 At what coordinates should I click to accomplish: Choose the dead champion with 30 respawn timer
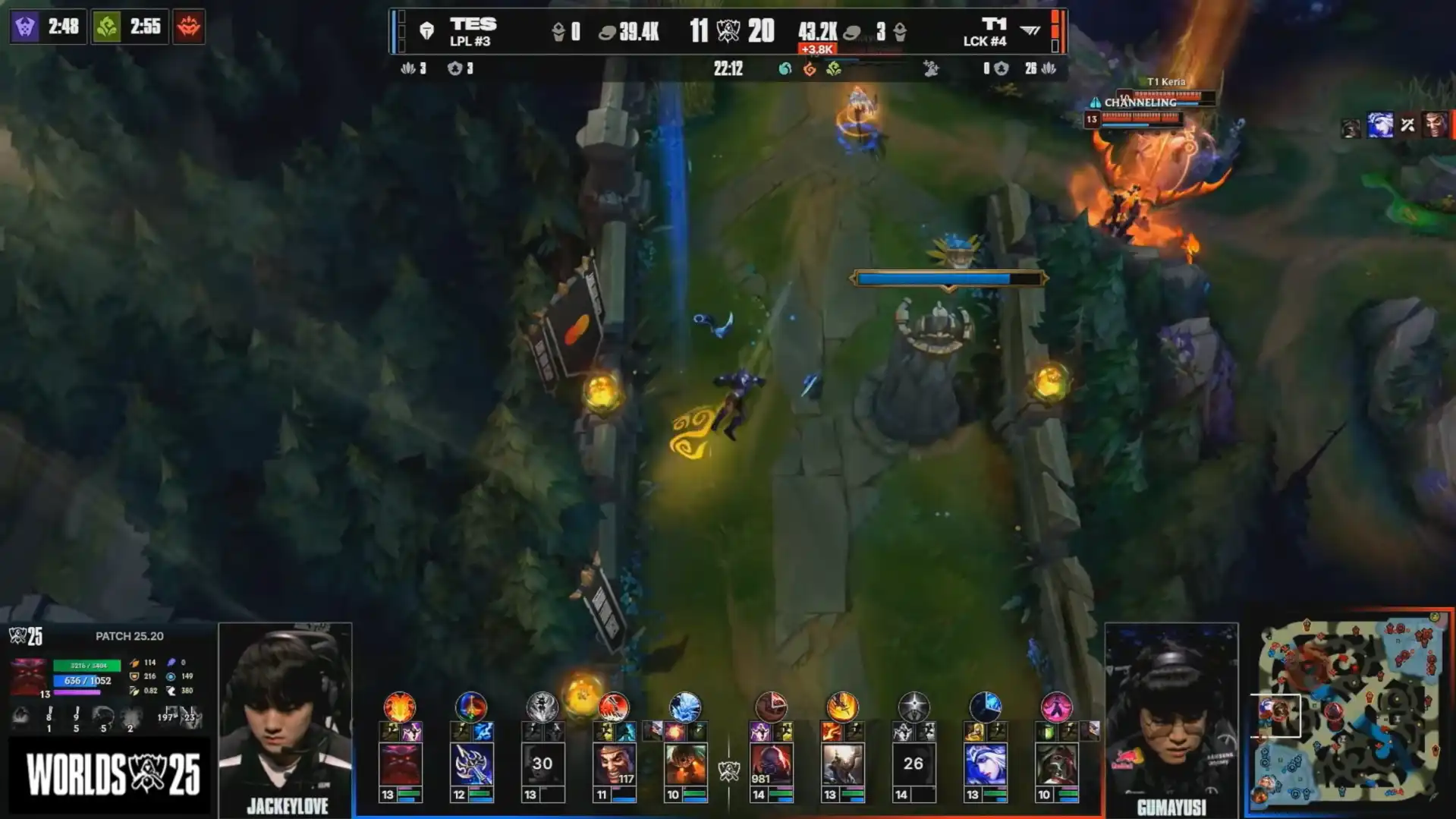[542, 764]
